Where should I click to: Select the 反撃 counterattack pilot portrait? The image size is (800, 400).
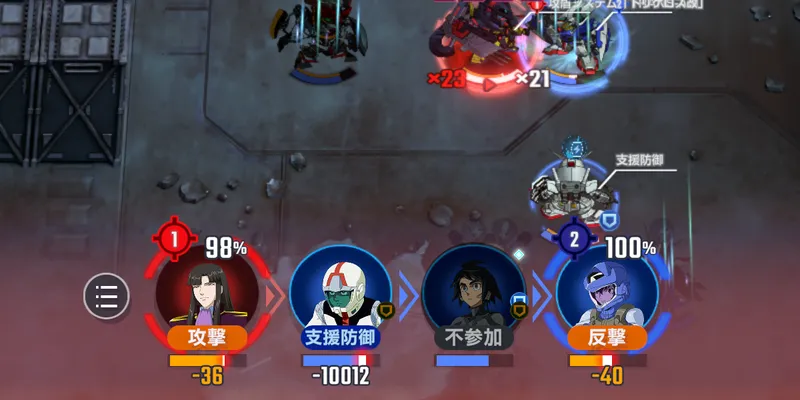(x=607, y=290)
